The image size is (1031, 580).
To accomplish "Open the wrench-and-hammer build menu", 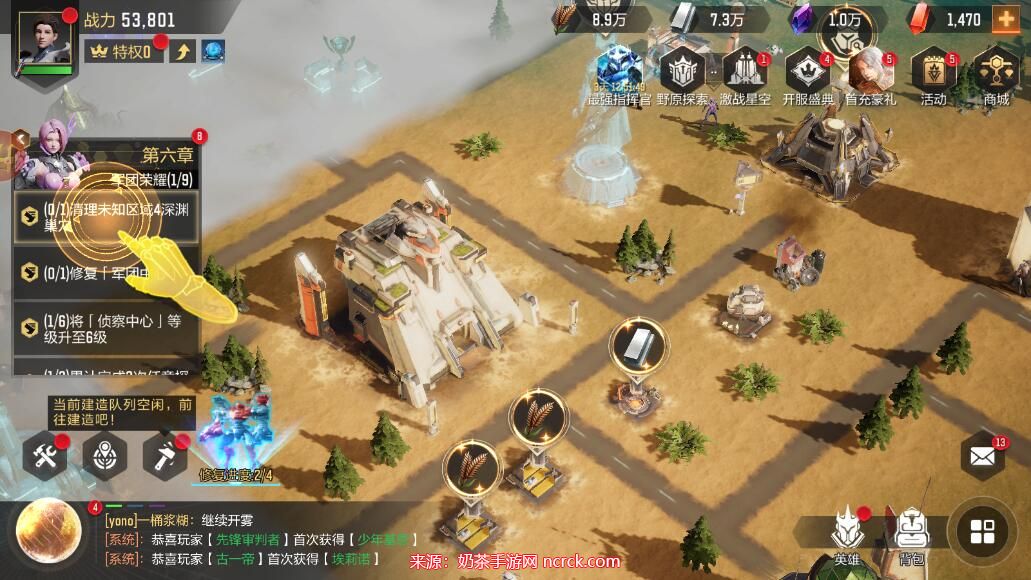I will (x=45, y=457).
